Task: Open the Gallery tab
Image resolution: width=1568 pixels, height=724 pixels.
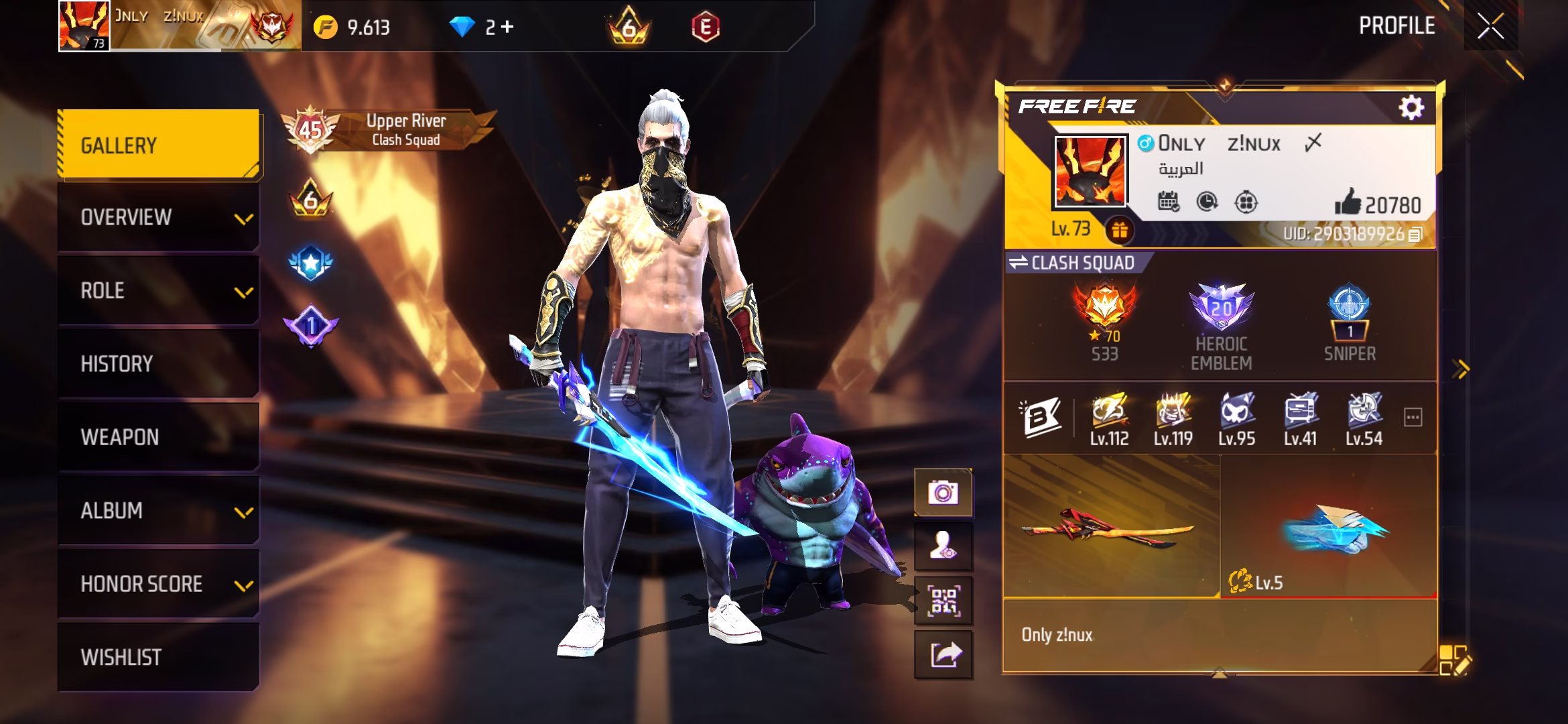Action: click(159, 145)
